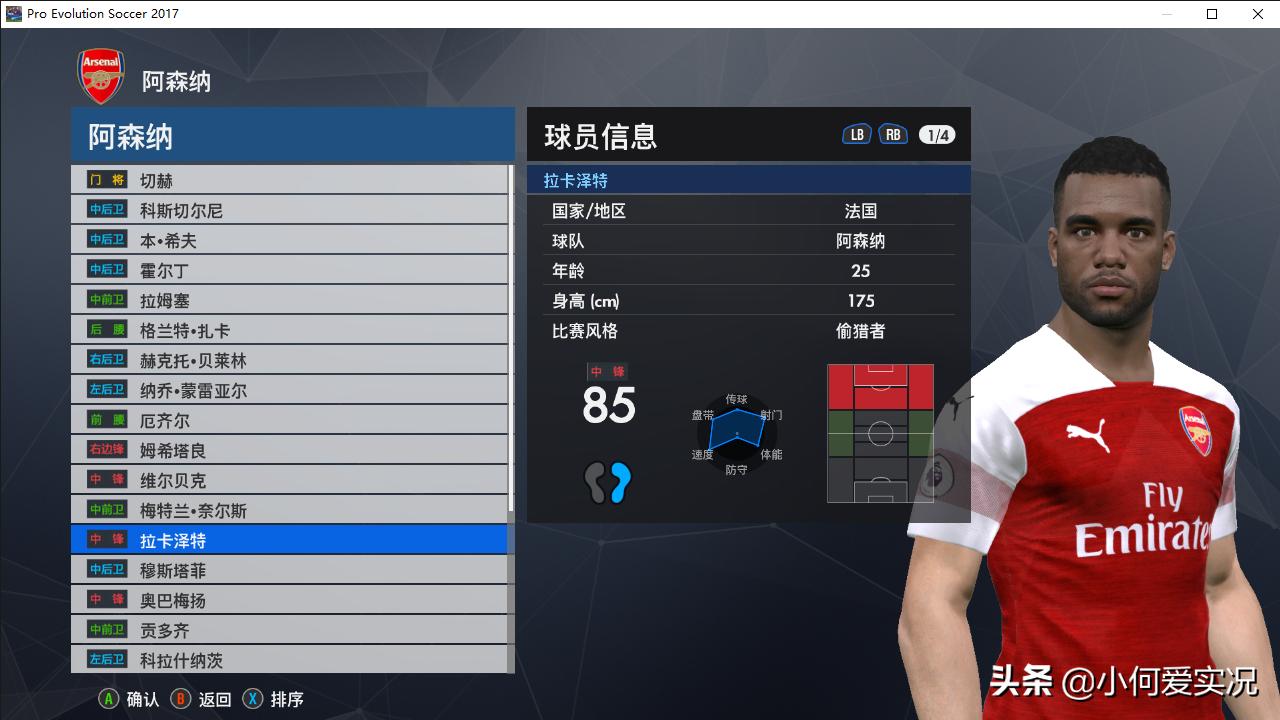This screenshot has width=1280, height=720.
Task: Click the pitch position map
Action: pyautogui.click(x=880, y=432)
